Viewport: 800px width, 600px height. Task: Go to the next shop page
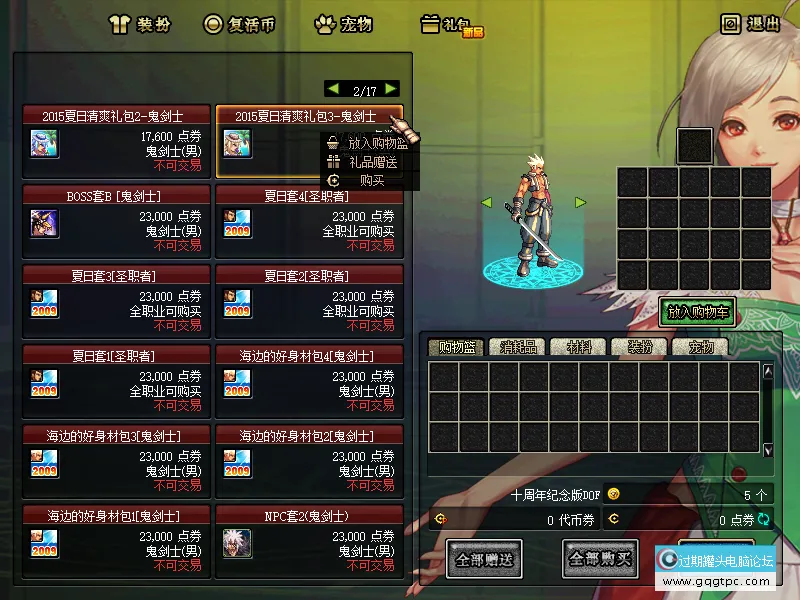click(x=391, y=89)
